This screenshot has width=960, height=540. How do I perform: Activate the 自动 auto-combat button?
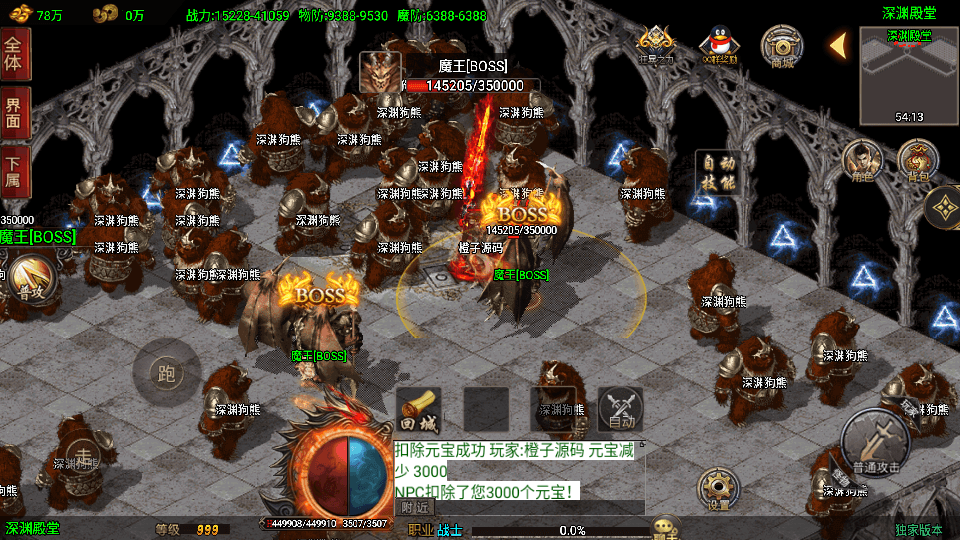(620, 410)
